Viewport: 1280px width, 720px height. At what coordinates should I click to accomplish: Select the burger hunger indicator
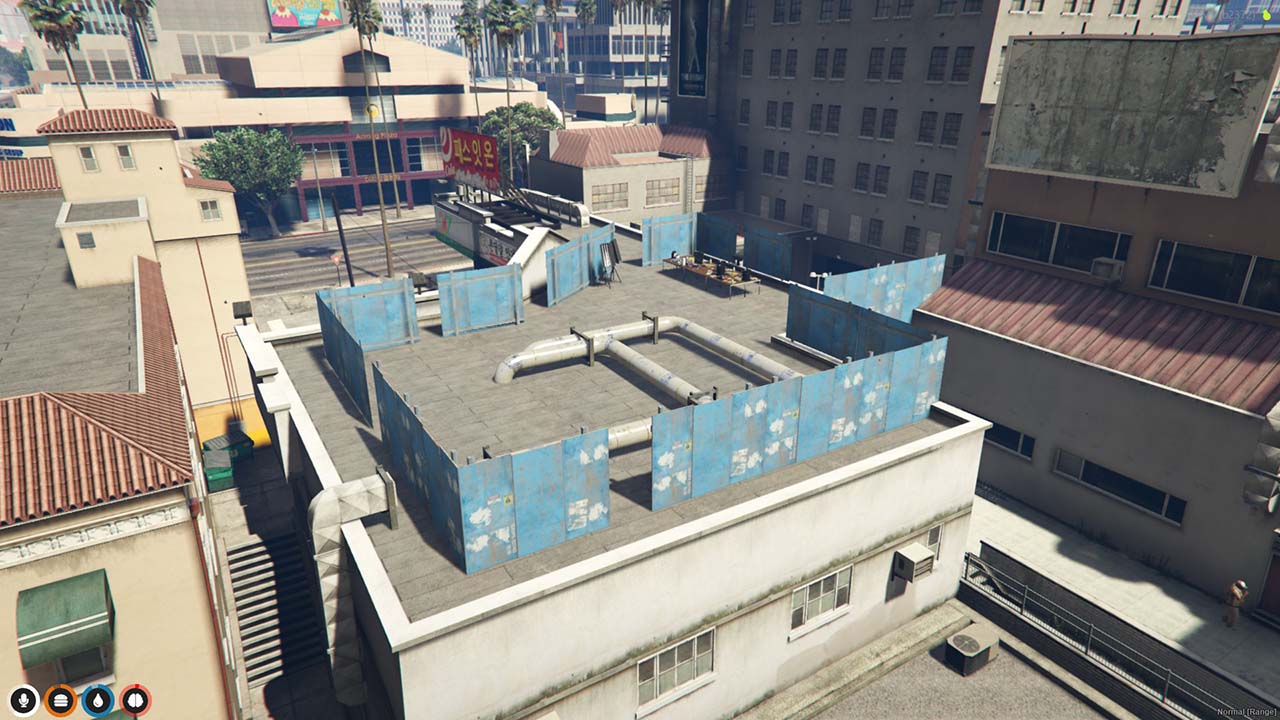point(60,700)
